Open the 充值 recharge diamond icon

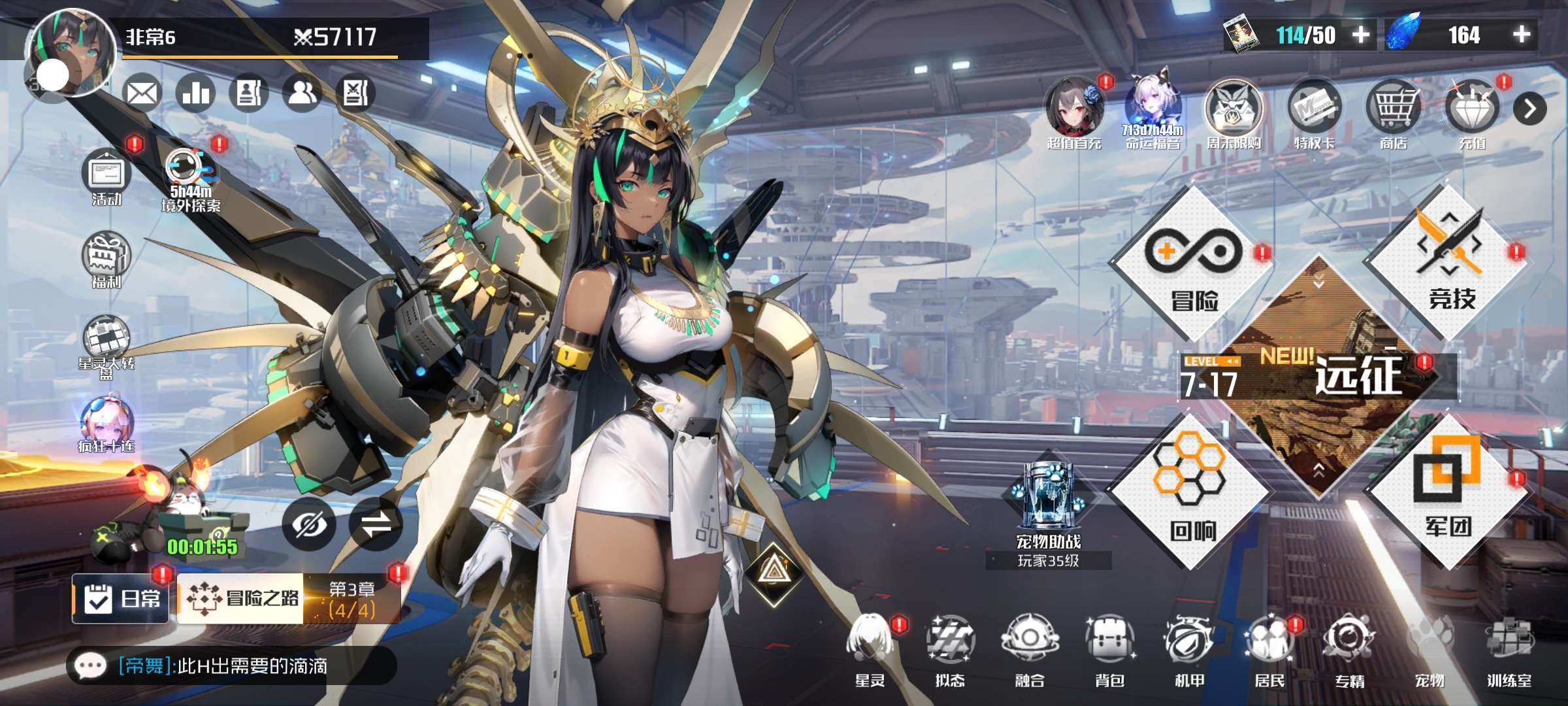point(1473,112)
